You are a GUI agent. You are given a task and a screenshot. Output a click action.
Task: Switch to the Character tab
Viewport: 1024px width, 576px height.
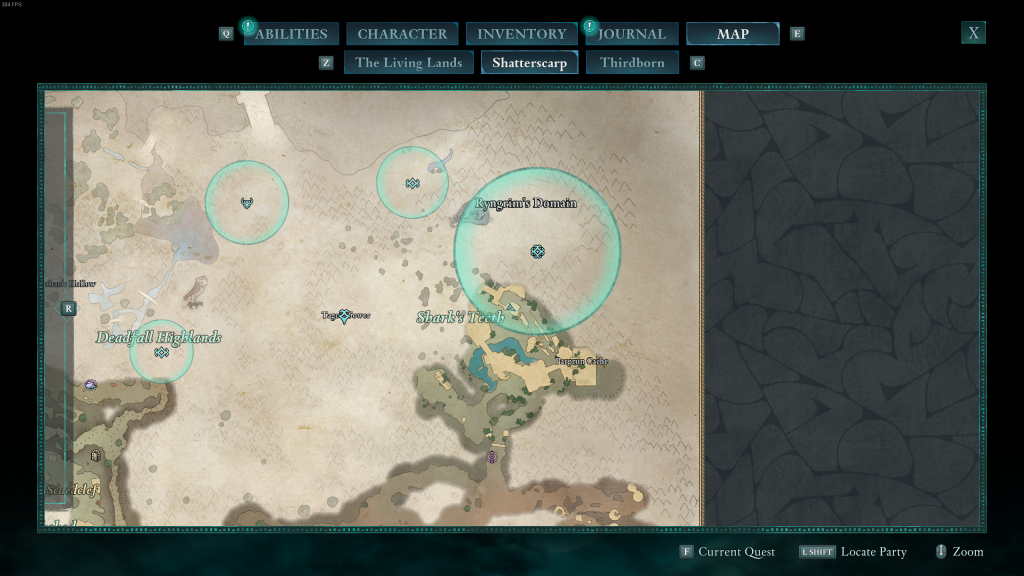tap(402, 34)
